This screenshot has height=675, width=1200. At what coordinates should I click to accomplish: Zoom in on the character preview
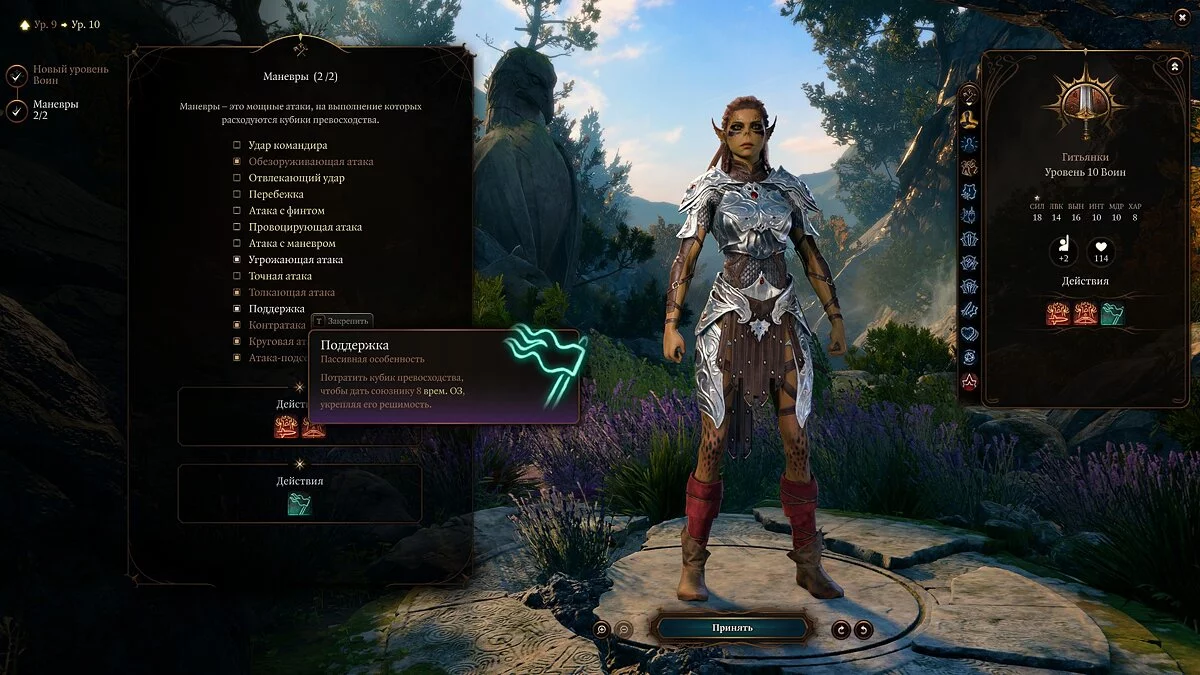[601, 629]
